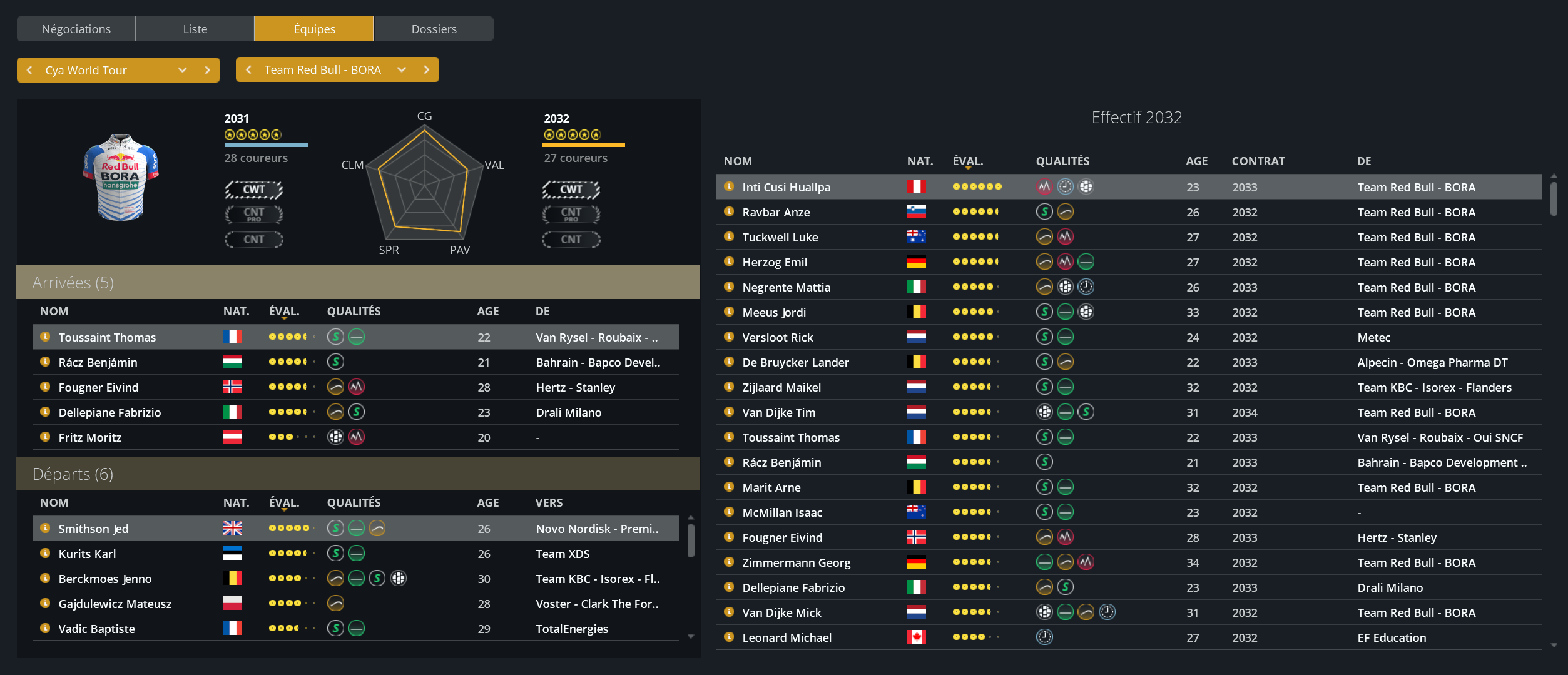
Task: Choose Ravbar Anze in Effectif 2032
Action: tap(776, 212)
